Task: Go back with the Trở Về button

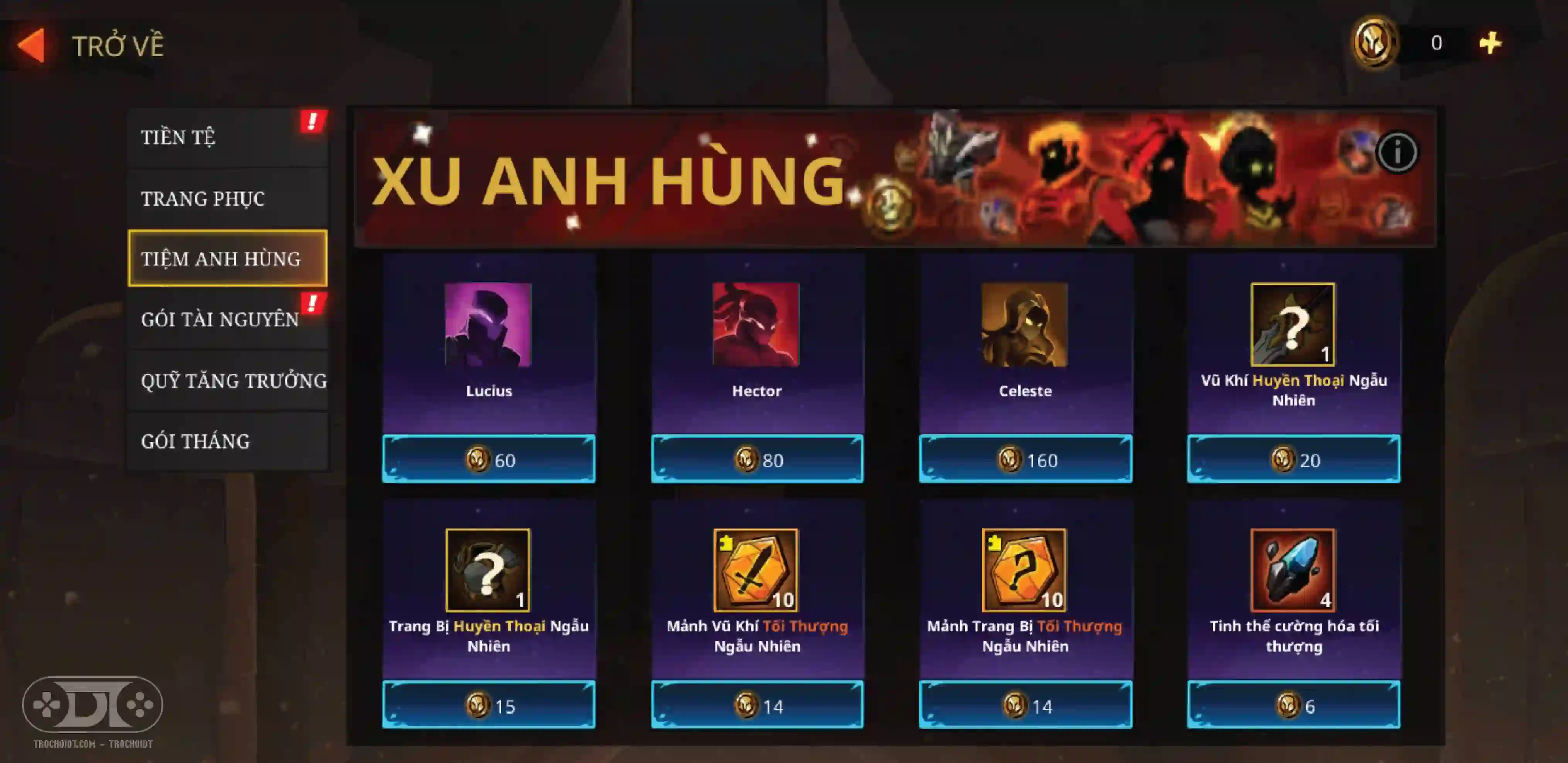Action: tap(91, 46)
